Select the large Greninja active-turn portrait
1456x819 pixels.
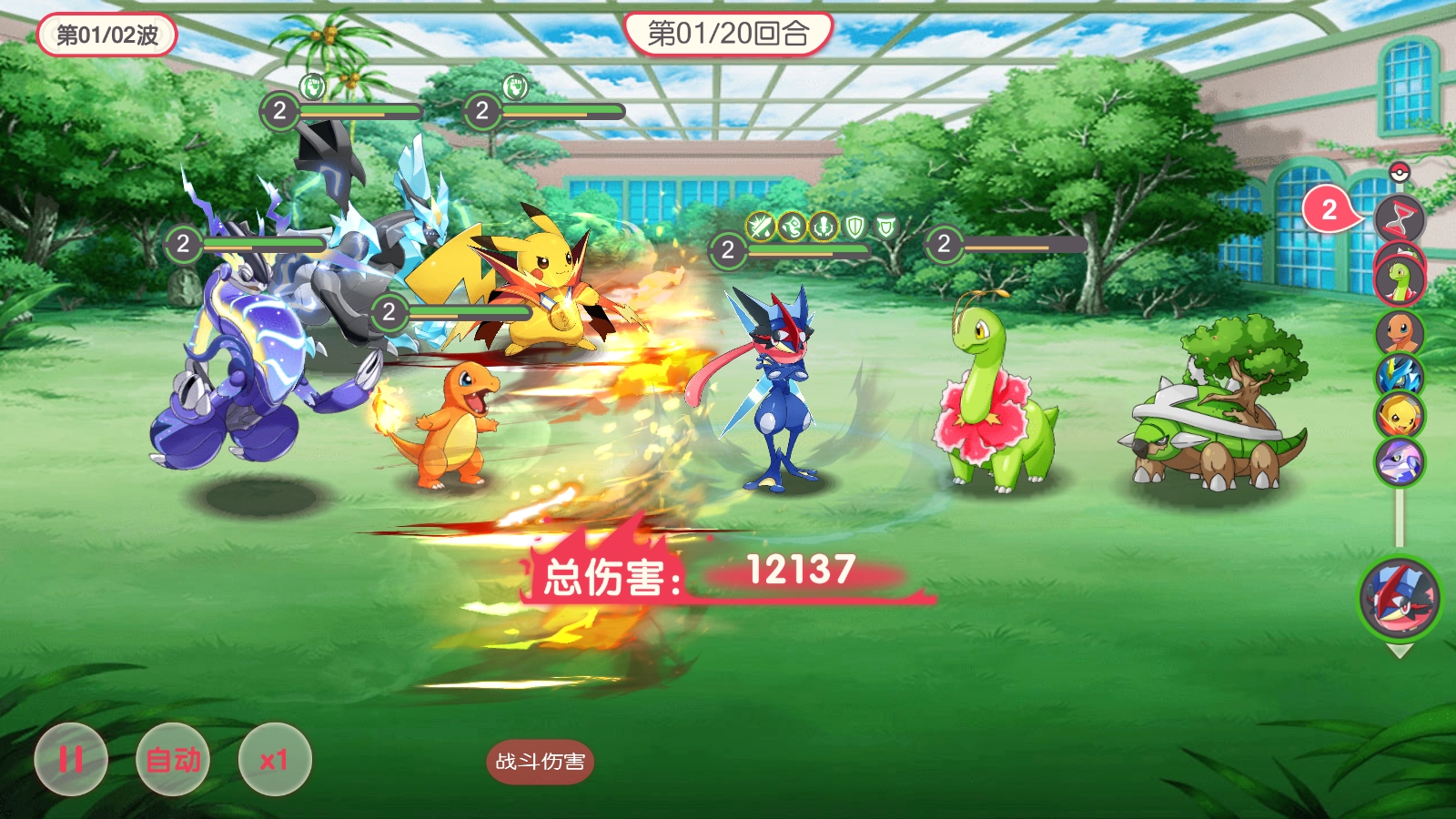pyautogui.click(x=1400, y=598)
